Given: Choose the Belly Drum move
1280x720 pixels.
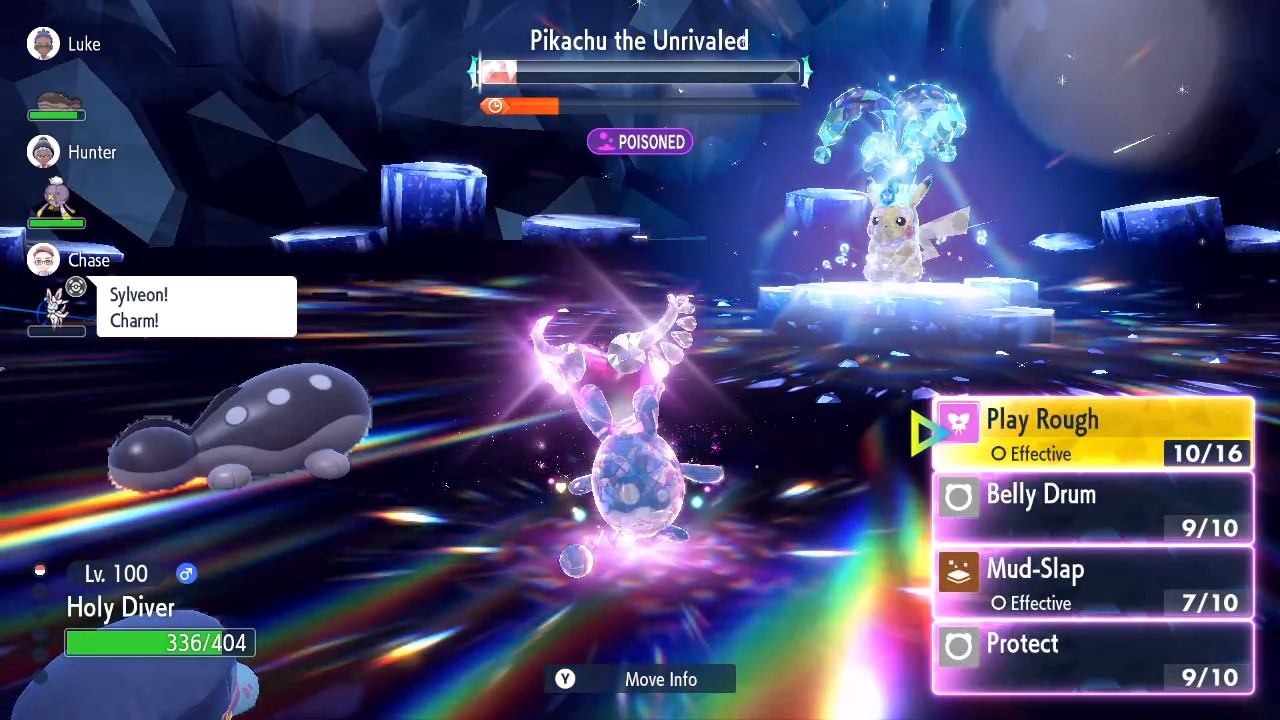Looking at the screenshot, I should pos(1092,509).
